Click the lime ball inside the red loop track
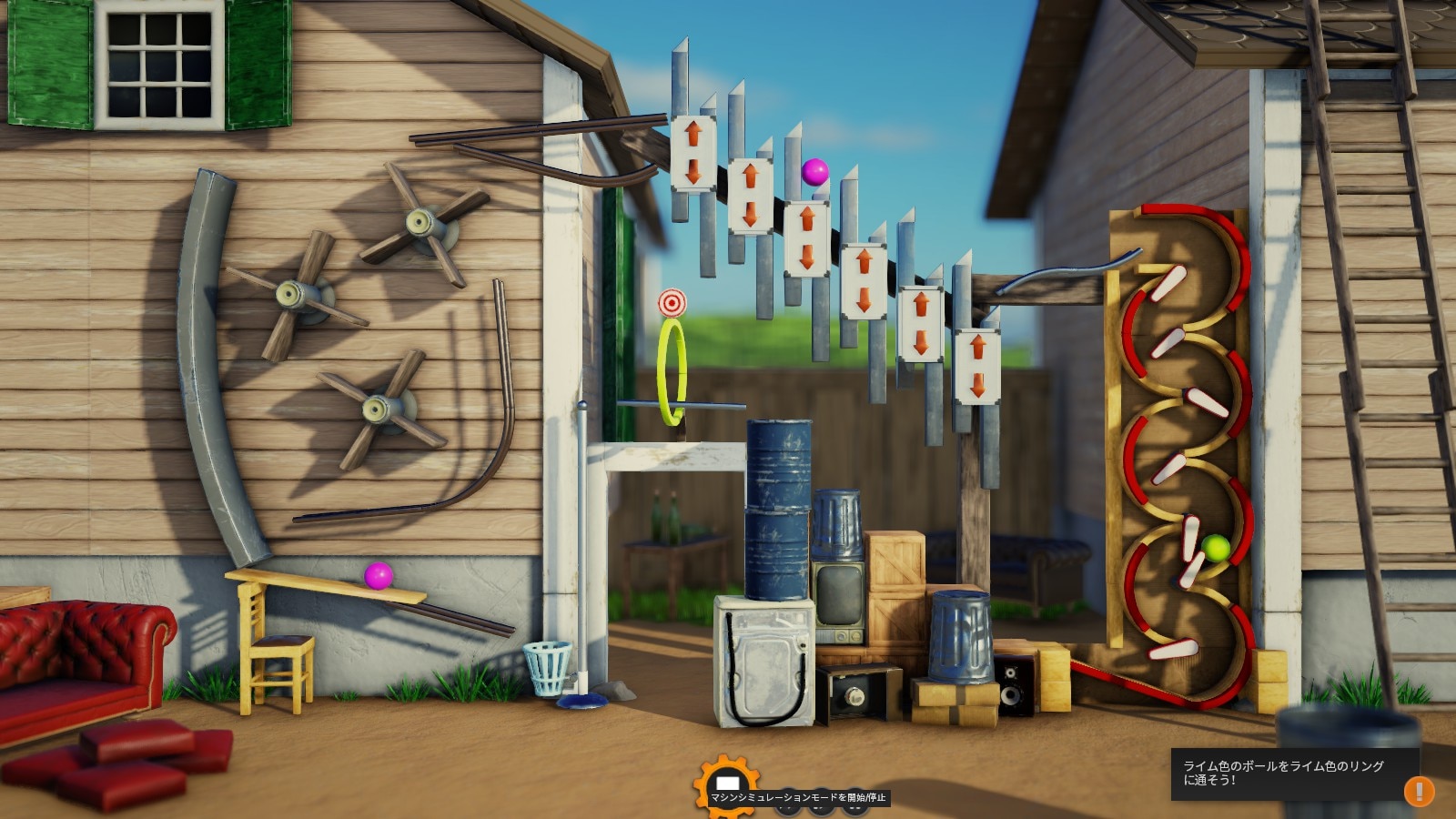 point(1215,548)
